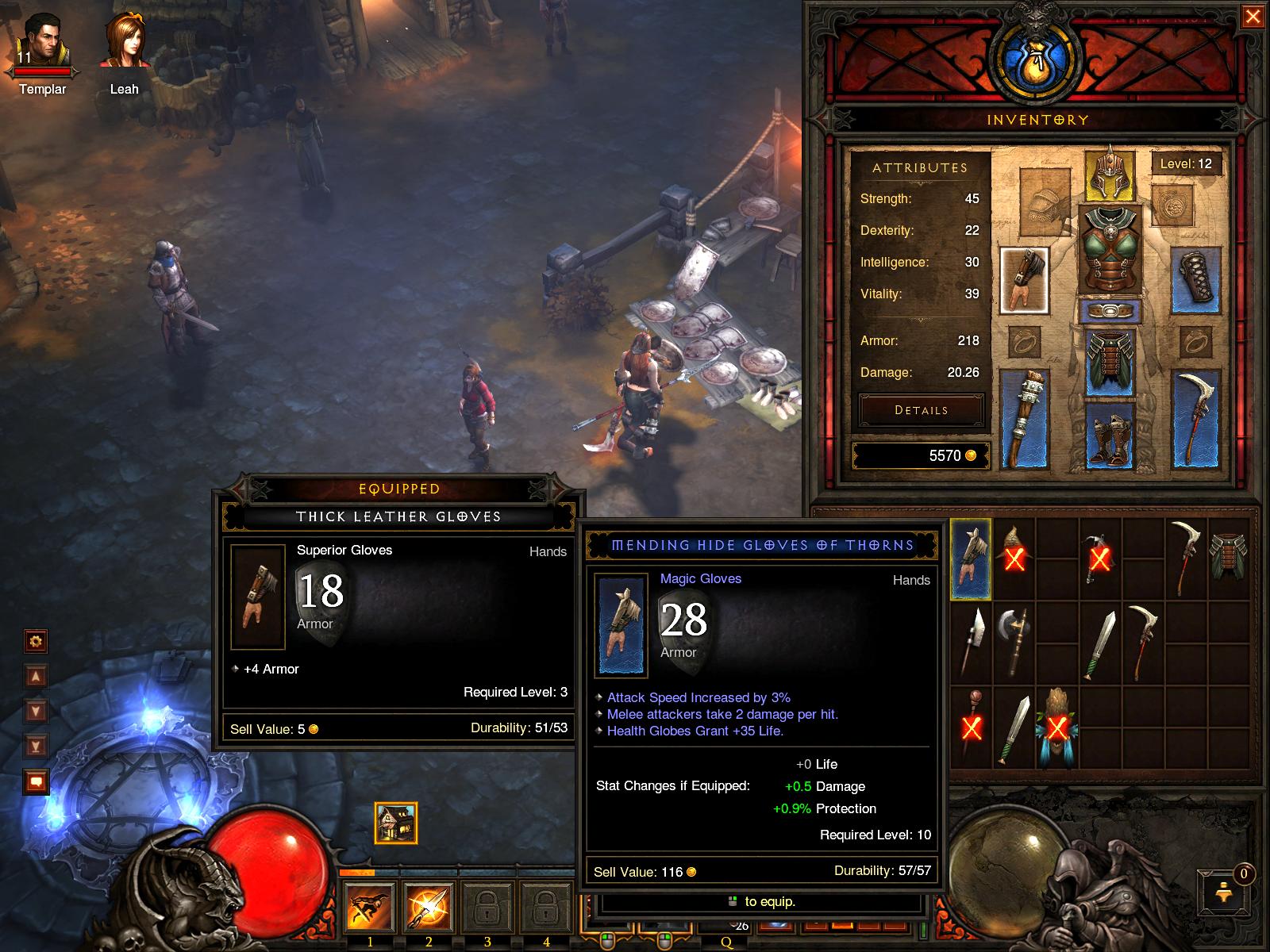Select the green pants armor in the bag
1270x952 pixels.
pos(1227,555)
